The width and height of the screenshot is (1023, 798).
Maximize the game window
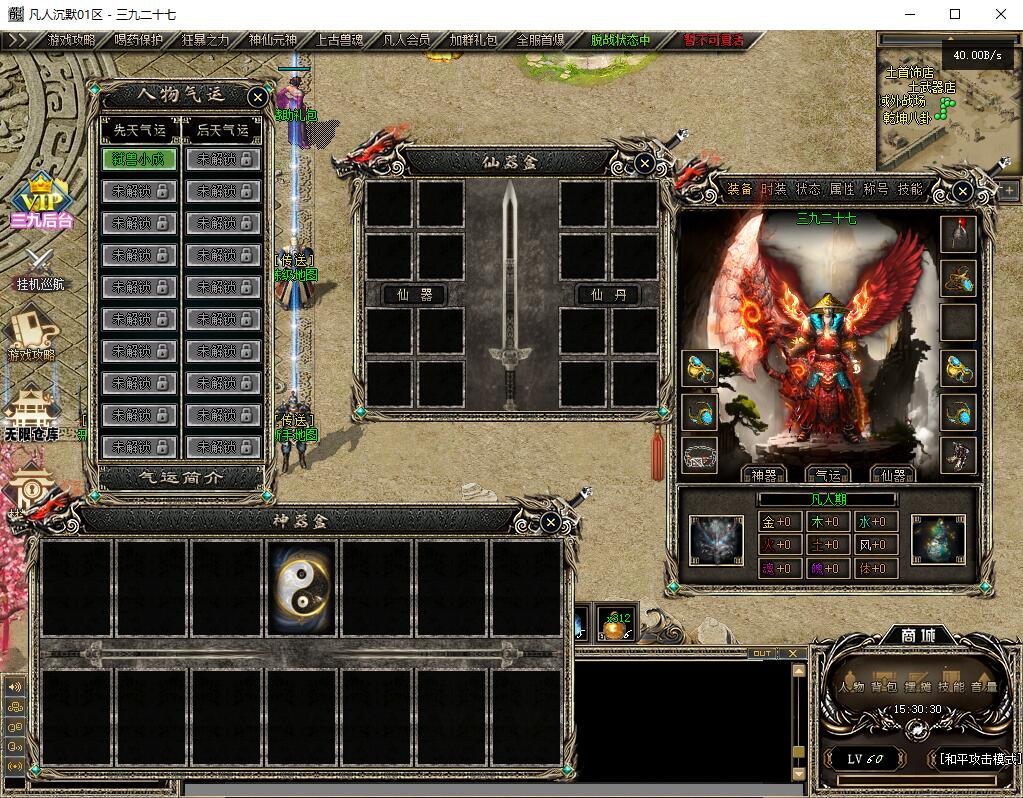954,14
